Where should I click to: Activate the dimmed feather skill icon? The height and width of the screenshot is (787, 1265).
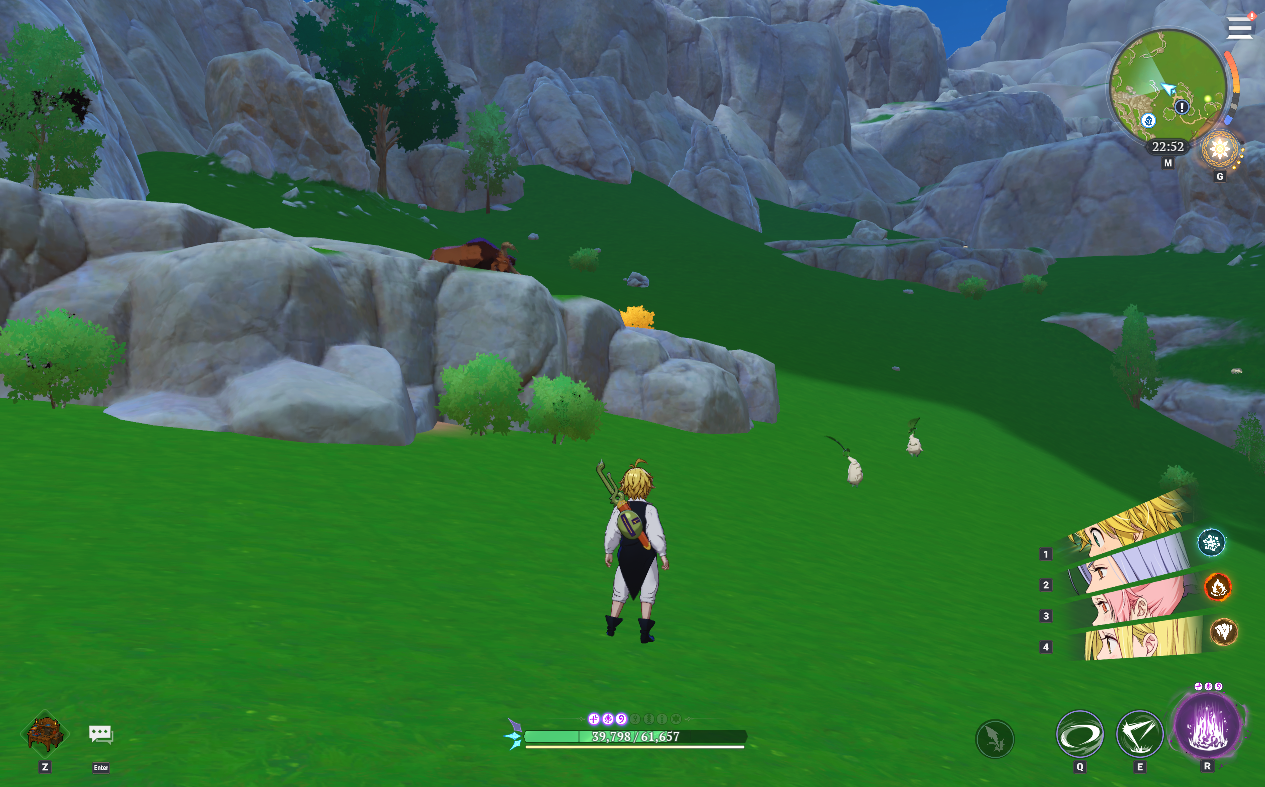[995, 739]
